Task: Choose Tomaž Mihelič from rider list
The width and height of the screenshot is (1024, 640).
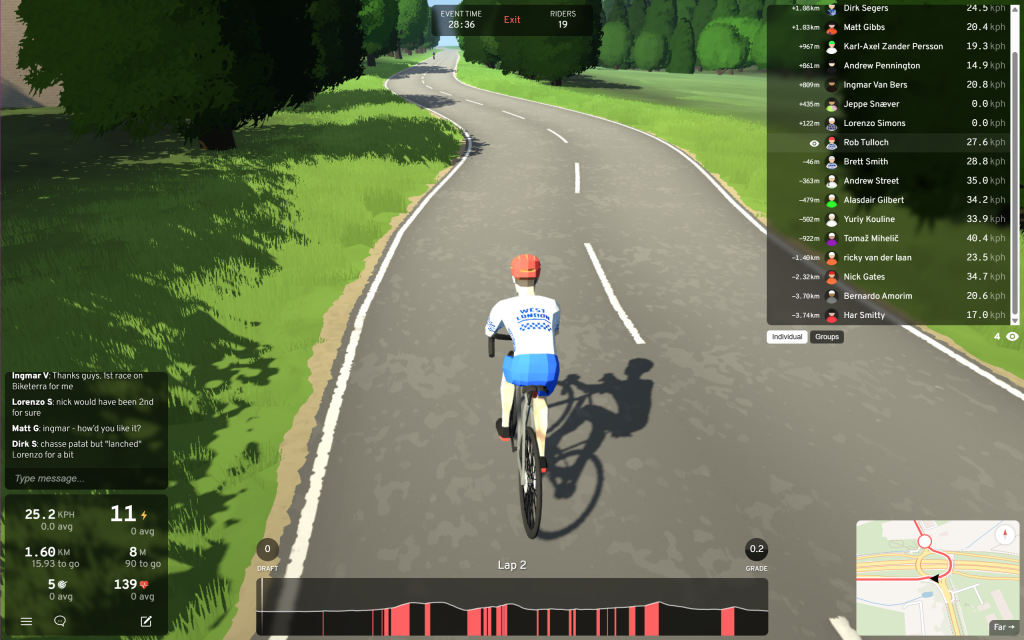Action: tap(871, 238)
